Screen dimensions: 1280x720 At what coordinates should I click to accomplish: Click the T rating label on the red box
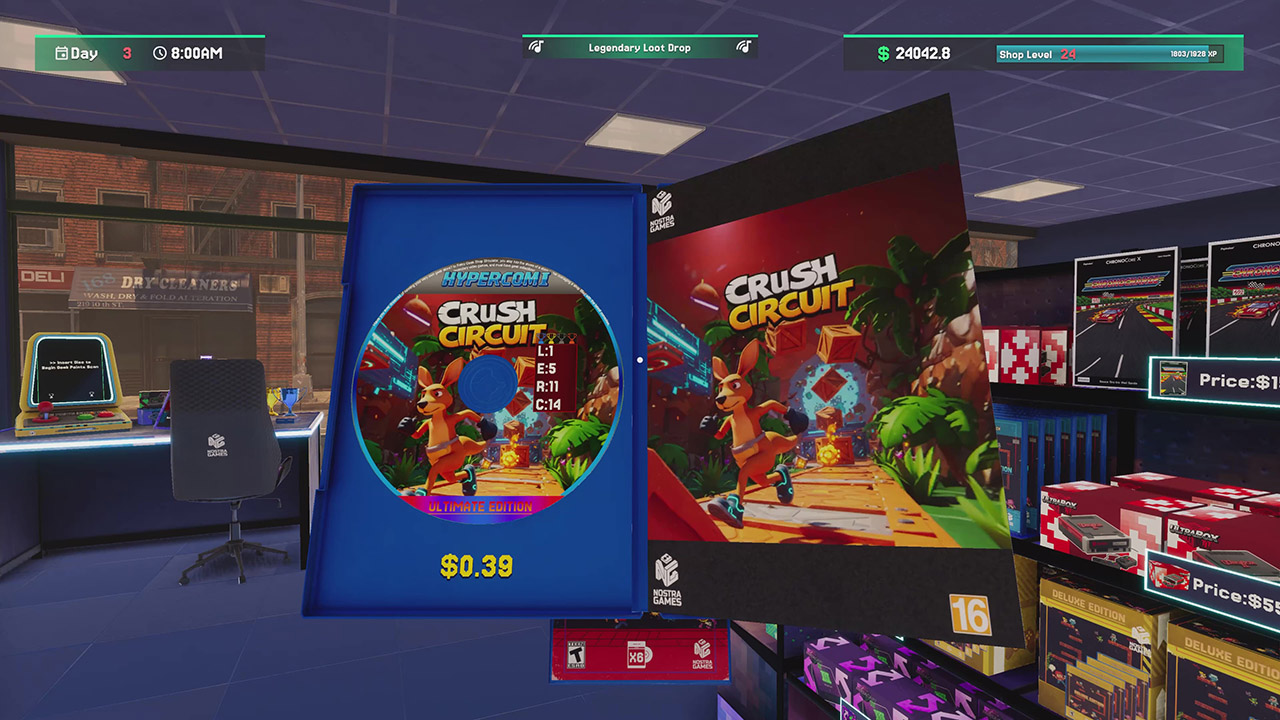point(576,654)
